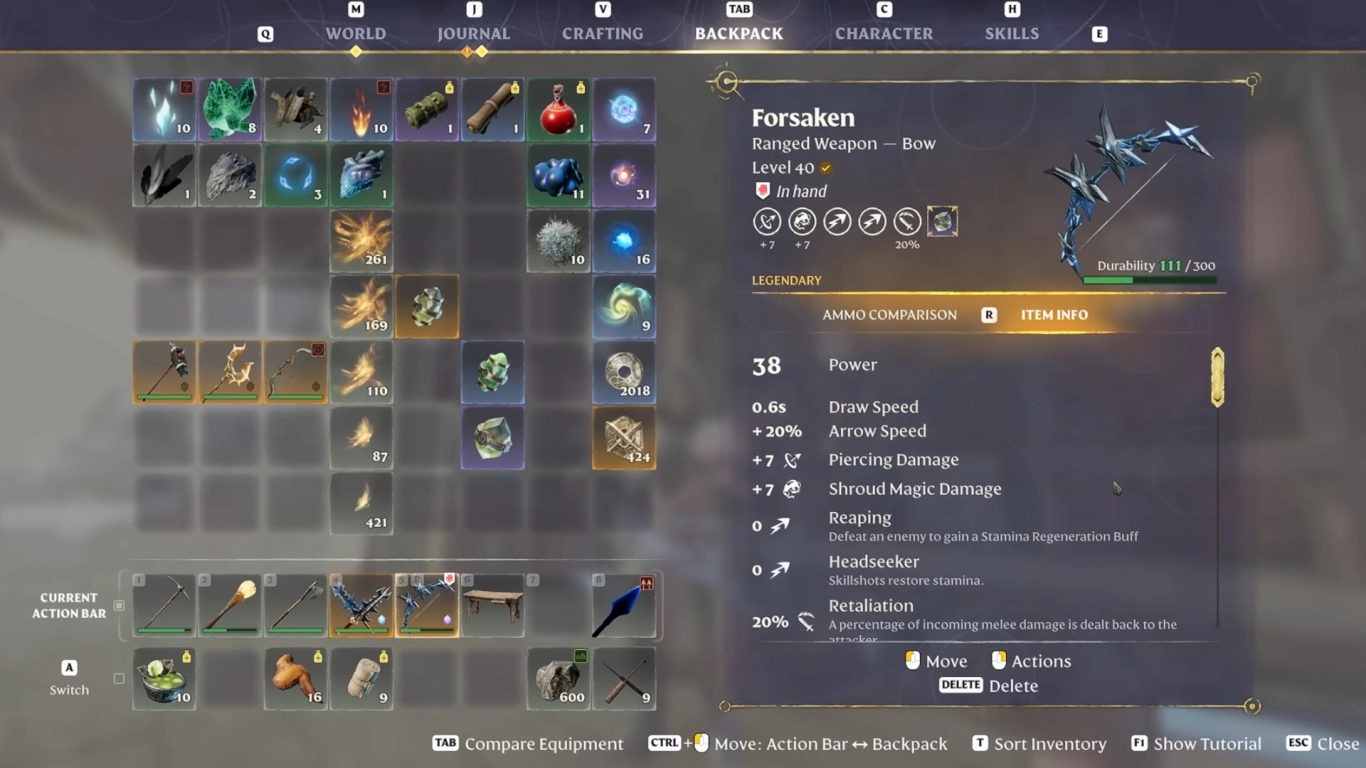The height and width of the screenshot is (768, 1366).
Task: Click the Level 40 checkmark badge
Action: (x=825, y=168)
